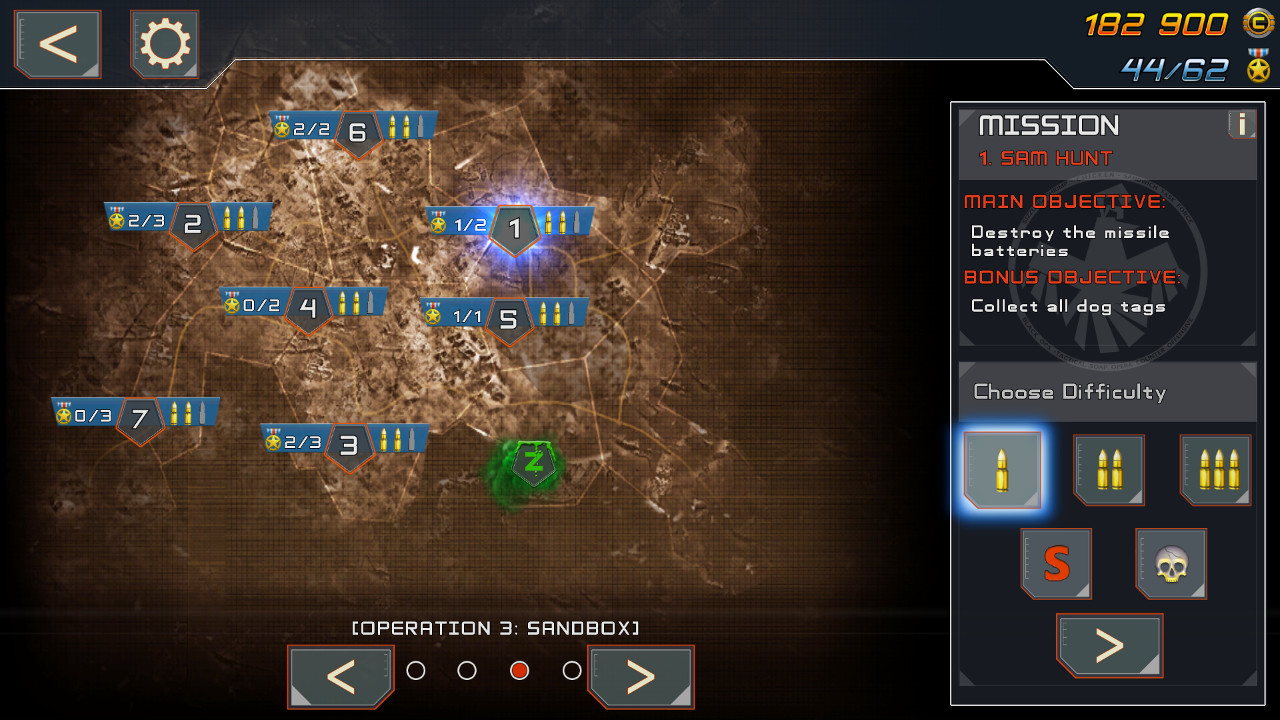
Task: Select the single-bullet easy difficulty
Action: click(x=1003, y=470)
